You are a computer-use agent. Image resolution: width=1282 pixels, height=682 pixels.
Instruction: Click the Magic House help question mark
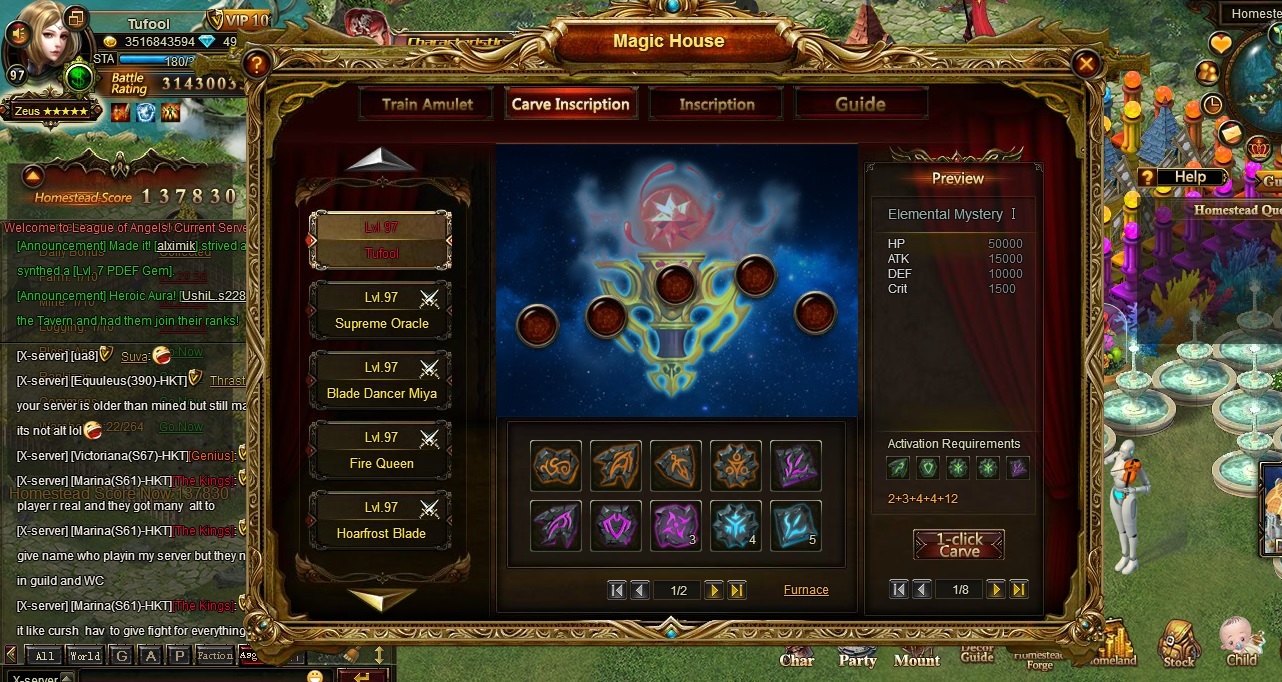tap(257, 65)
